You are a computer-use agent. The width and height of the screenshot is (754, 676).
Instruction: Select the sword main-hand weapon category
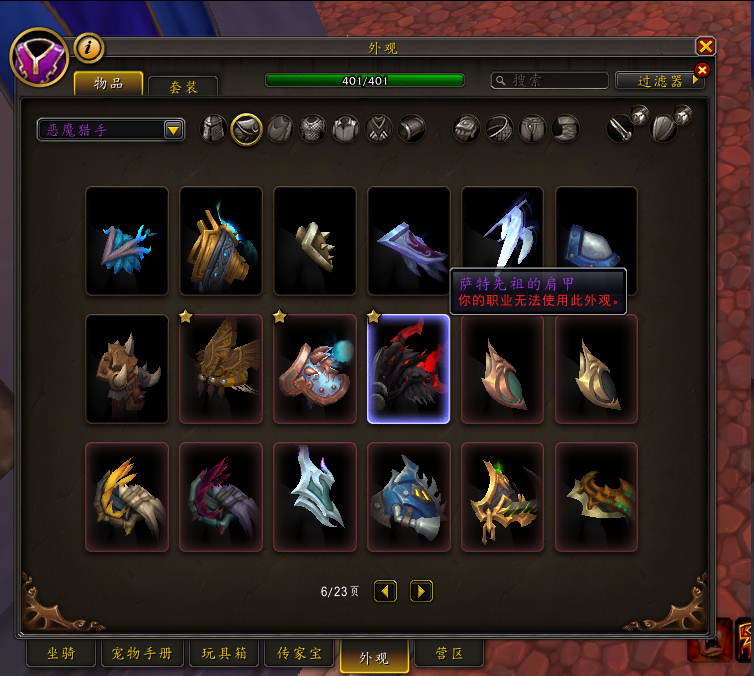point(621,129)
